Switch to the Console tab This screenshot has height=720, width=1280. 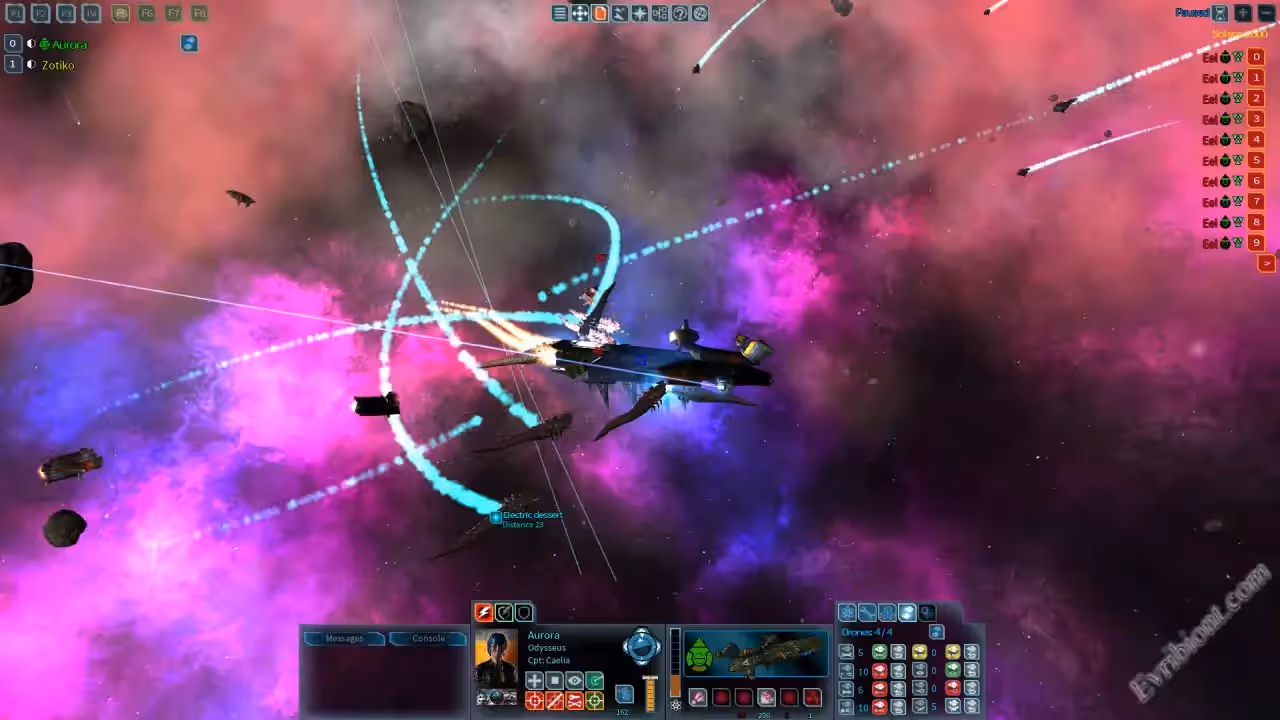pos(428,638)
